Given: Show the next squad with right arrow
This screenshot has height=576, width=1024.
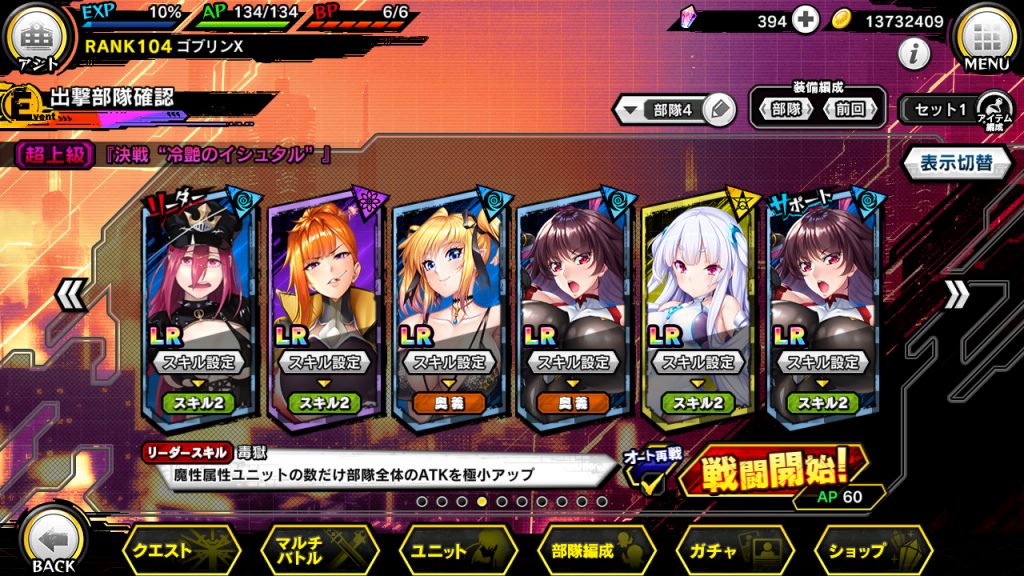Looking at the screenshot, I should [x=957, y=294].
